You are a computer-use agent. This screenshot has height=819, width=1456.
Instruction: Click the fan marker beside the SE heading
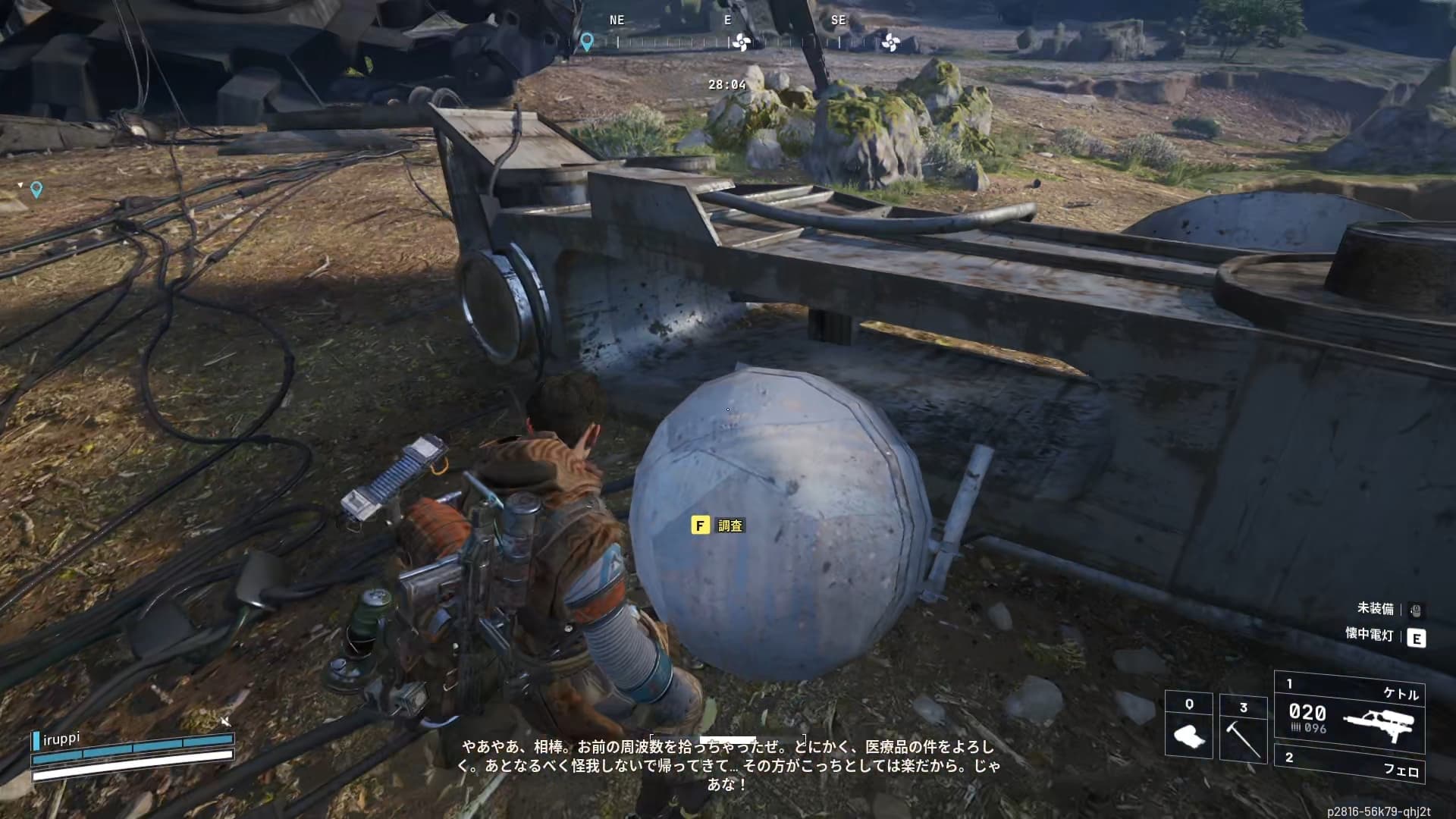pyautogui.click(x=890, y=42)
